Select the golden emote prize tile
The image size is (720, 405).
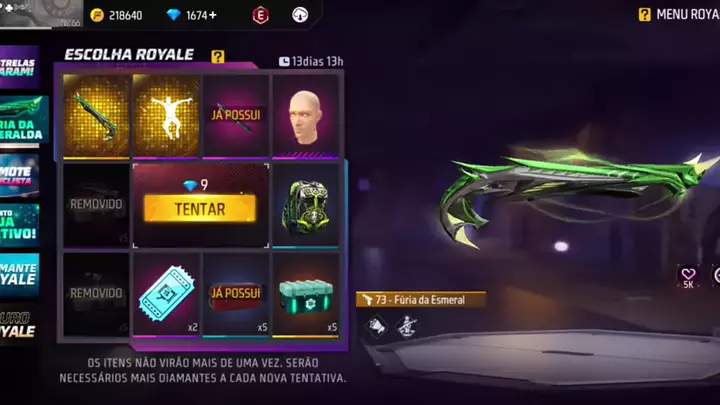[x=166, y=114]
